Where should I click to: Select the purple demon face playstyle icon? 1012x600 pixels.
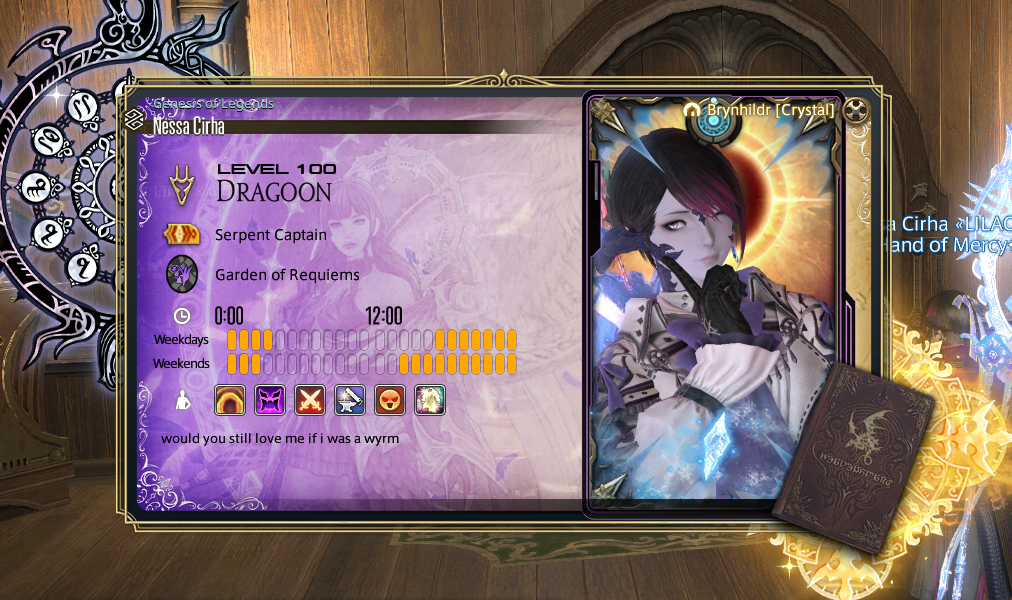coord(270,400)
